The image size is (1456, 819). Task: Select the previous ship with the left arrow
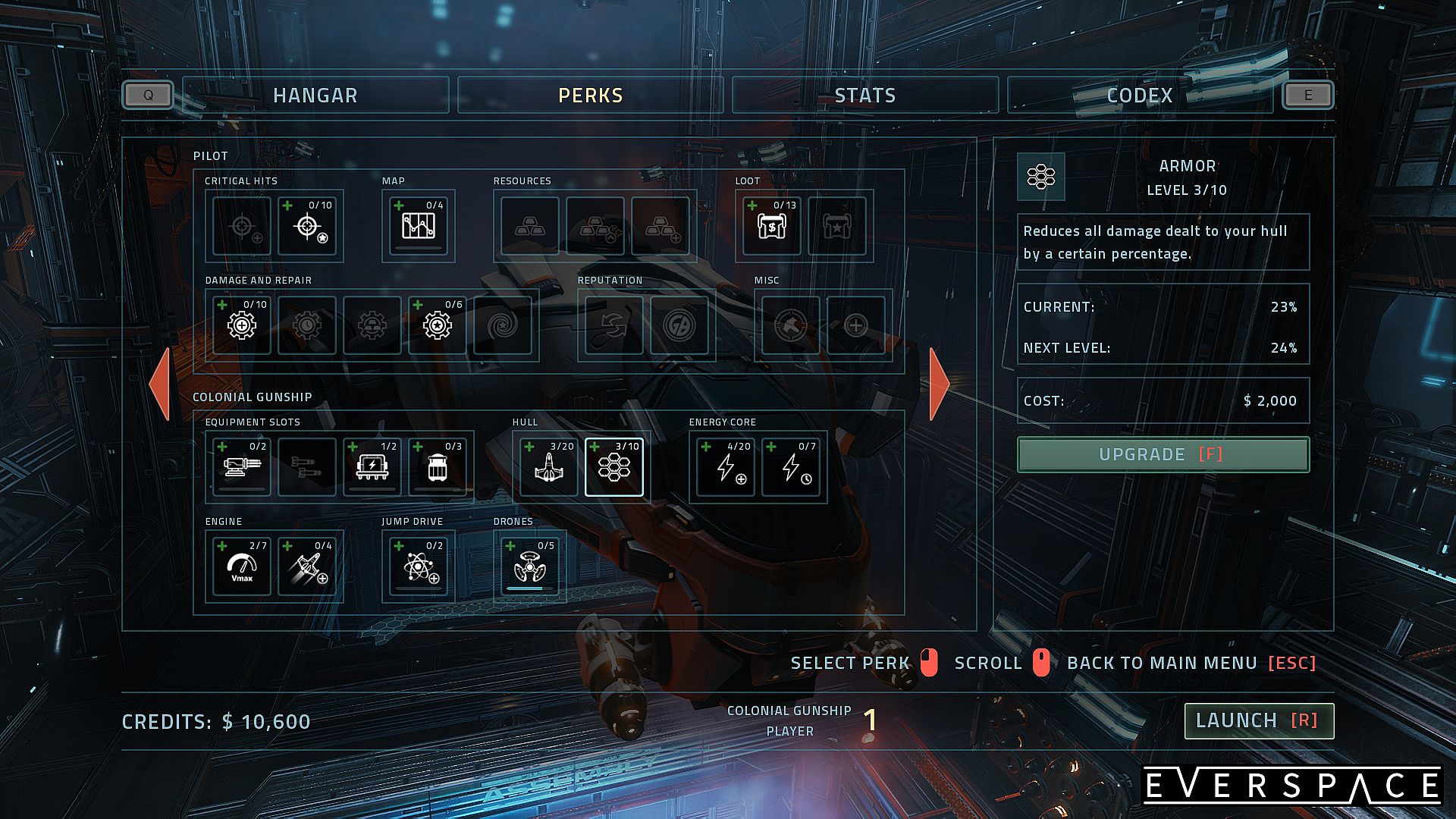pyautogui.click(x=160, y=384)
